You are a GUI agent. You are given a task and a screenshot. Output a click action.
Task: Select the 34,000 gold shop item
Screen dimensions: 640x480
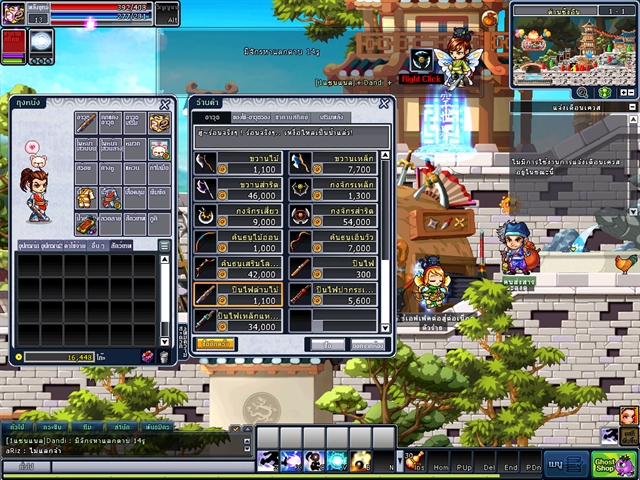coord(238,320)
